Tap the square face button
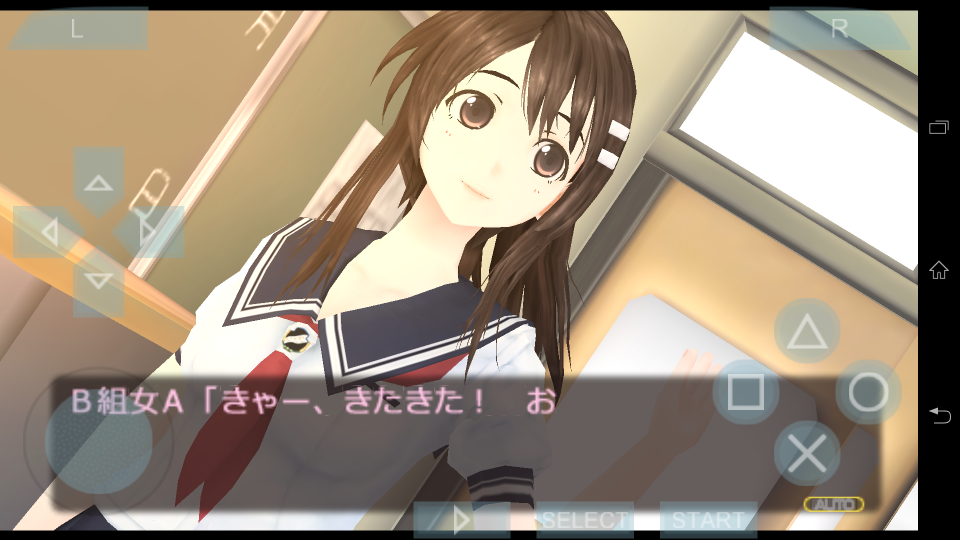This screenshot has width=960, height=540. click(745, 392)
